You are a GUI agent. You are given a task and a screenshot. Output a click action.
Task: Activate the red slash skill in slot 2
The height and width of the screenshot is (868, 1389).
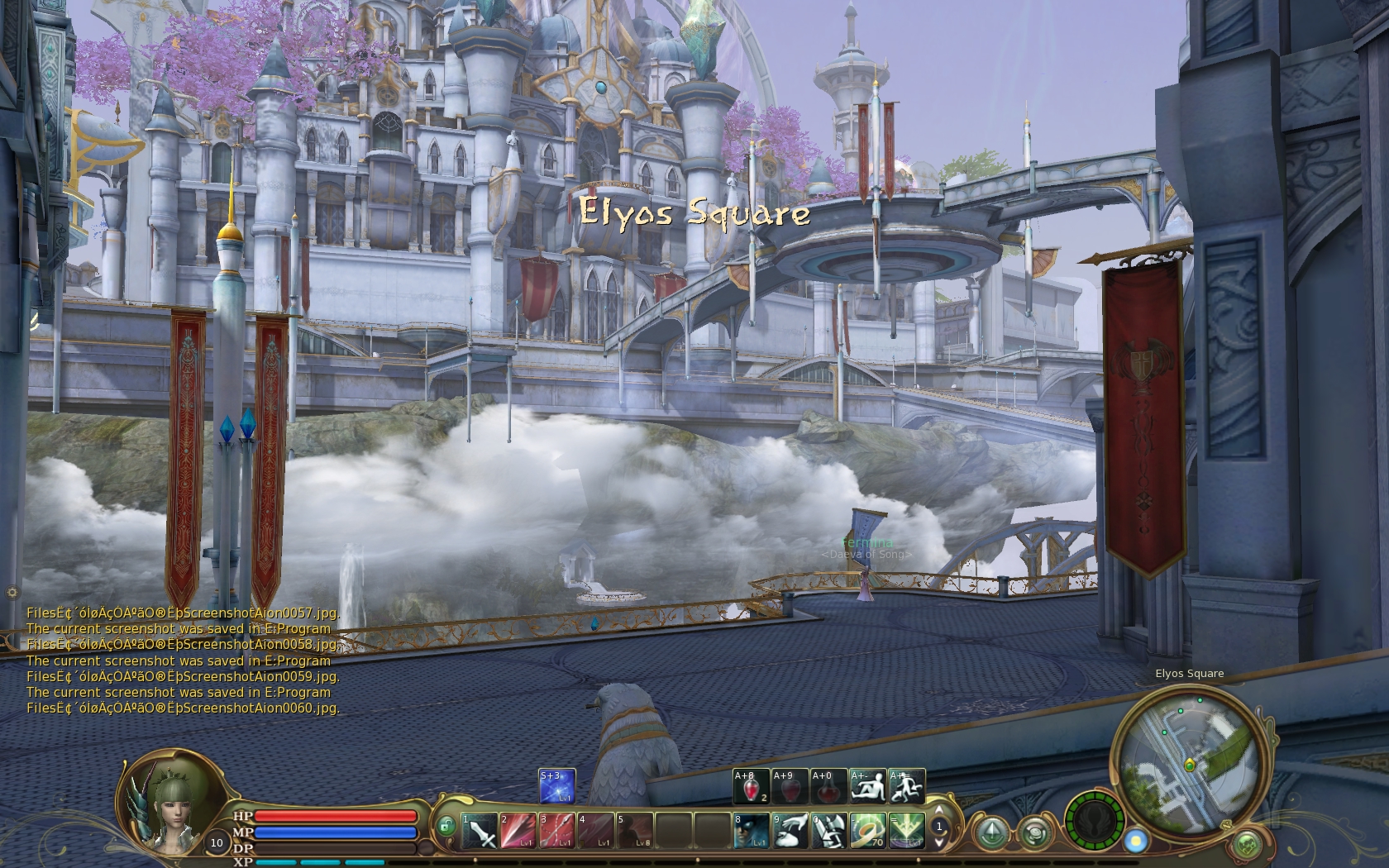click(518, 830)
